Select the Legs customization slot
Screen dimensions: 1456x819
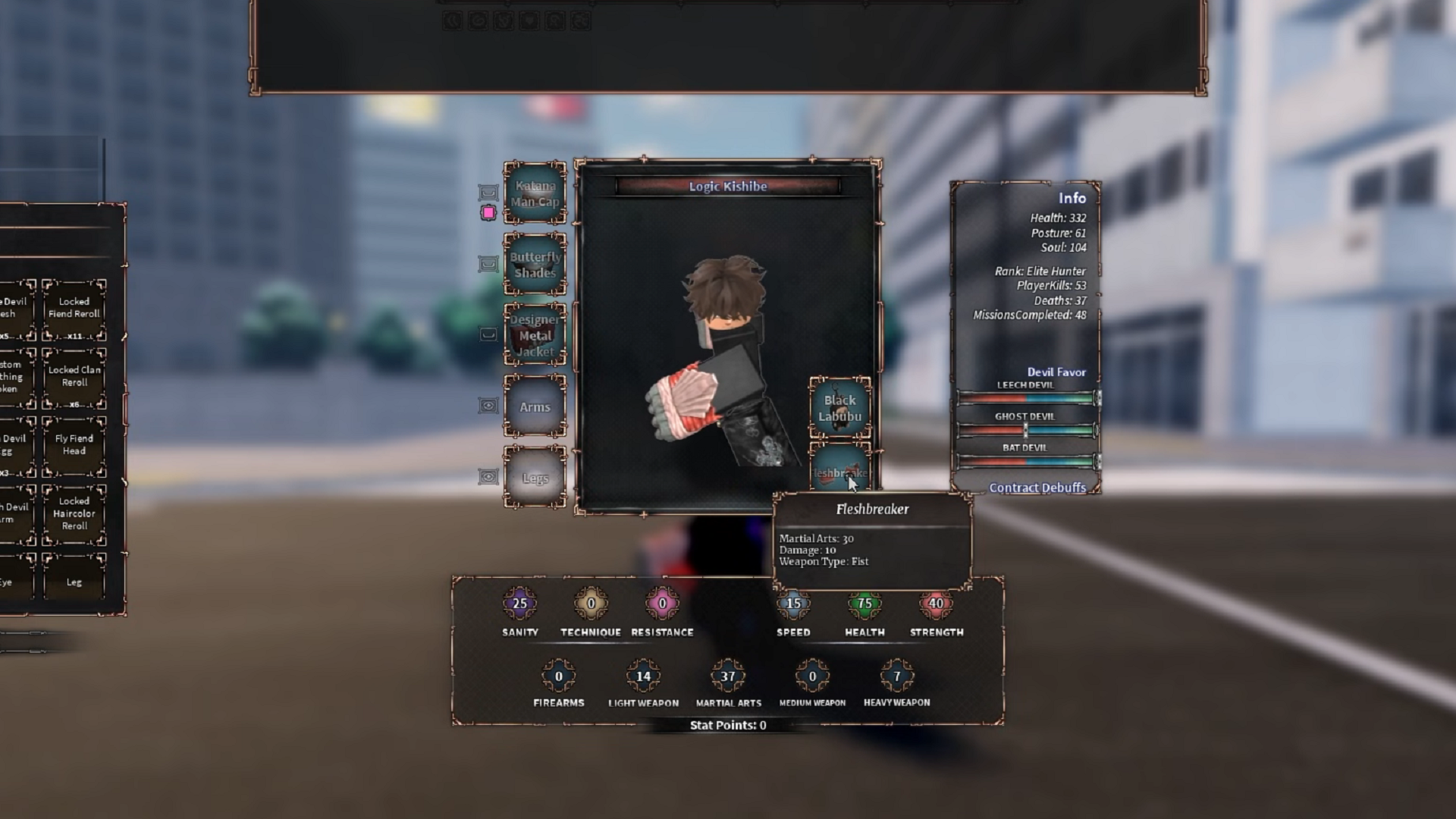point(535,478)
